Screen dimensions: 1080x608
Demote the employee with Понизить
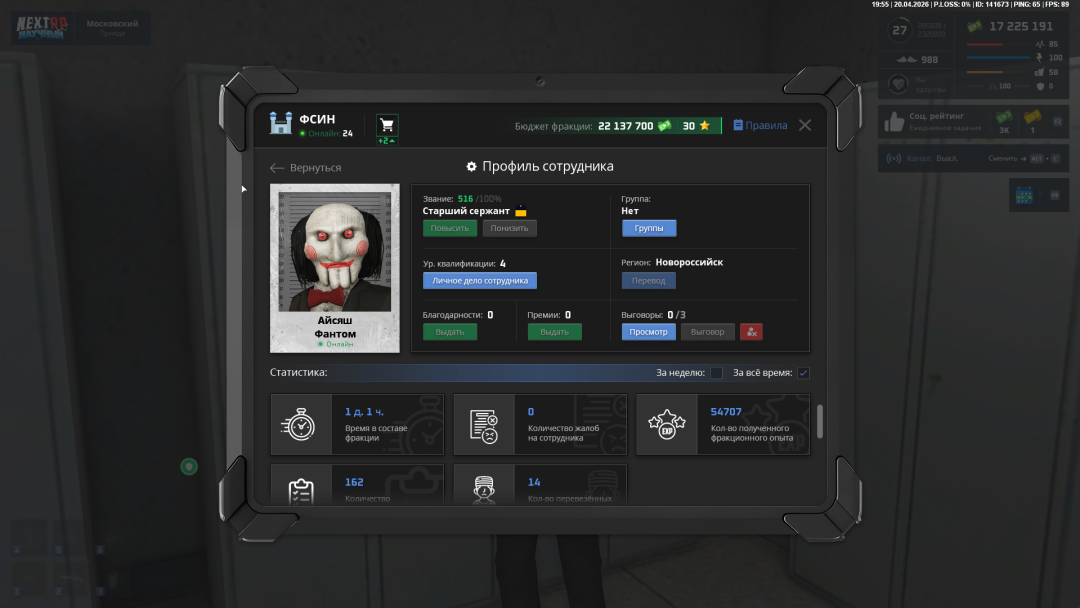(509, 228)
